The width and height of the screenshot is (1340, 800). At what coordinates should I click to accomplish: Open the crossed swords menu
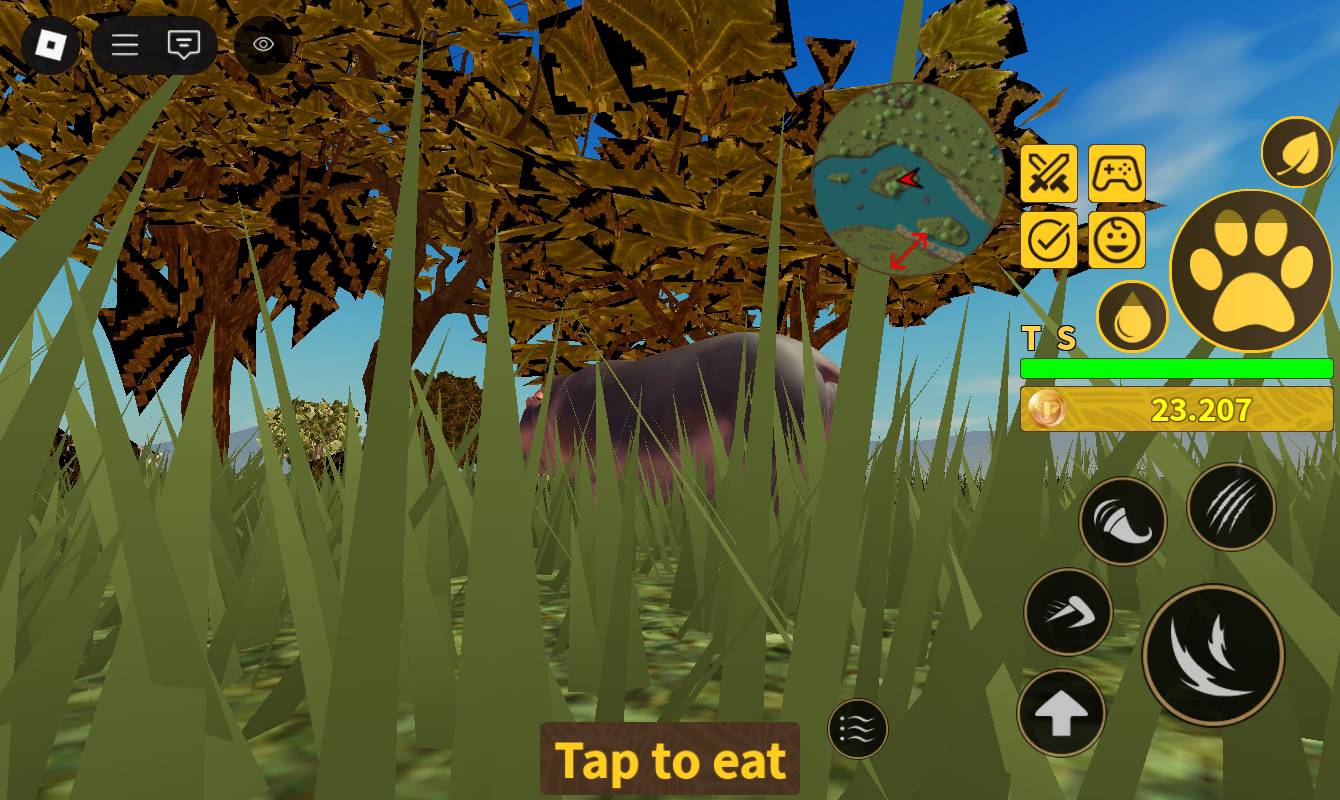(x=1049, y=174)
